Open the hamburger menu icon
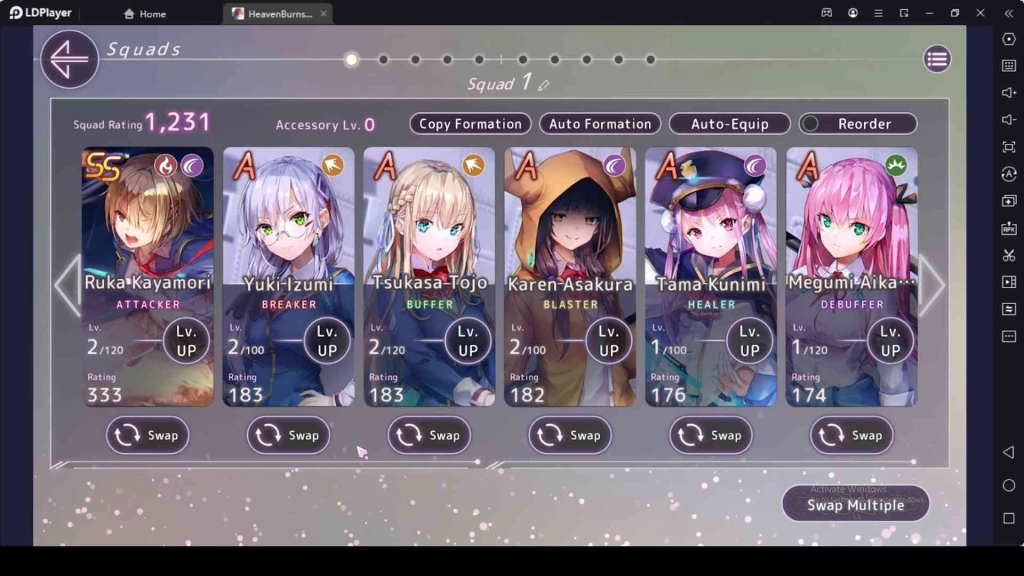This screenshot has width=1024, height=576. (937, 59)
